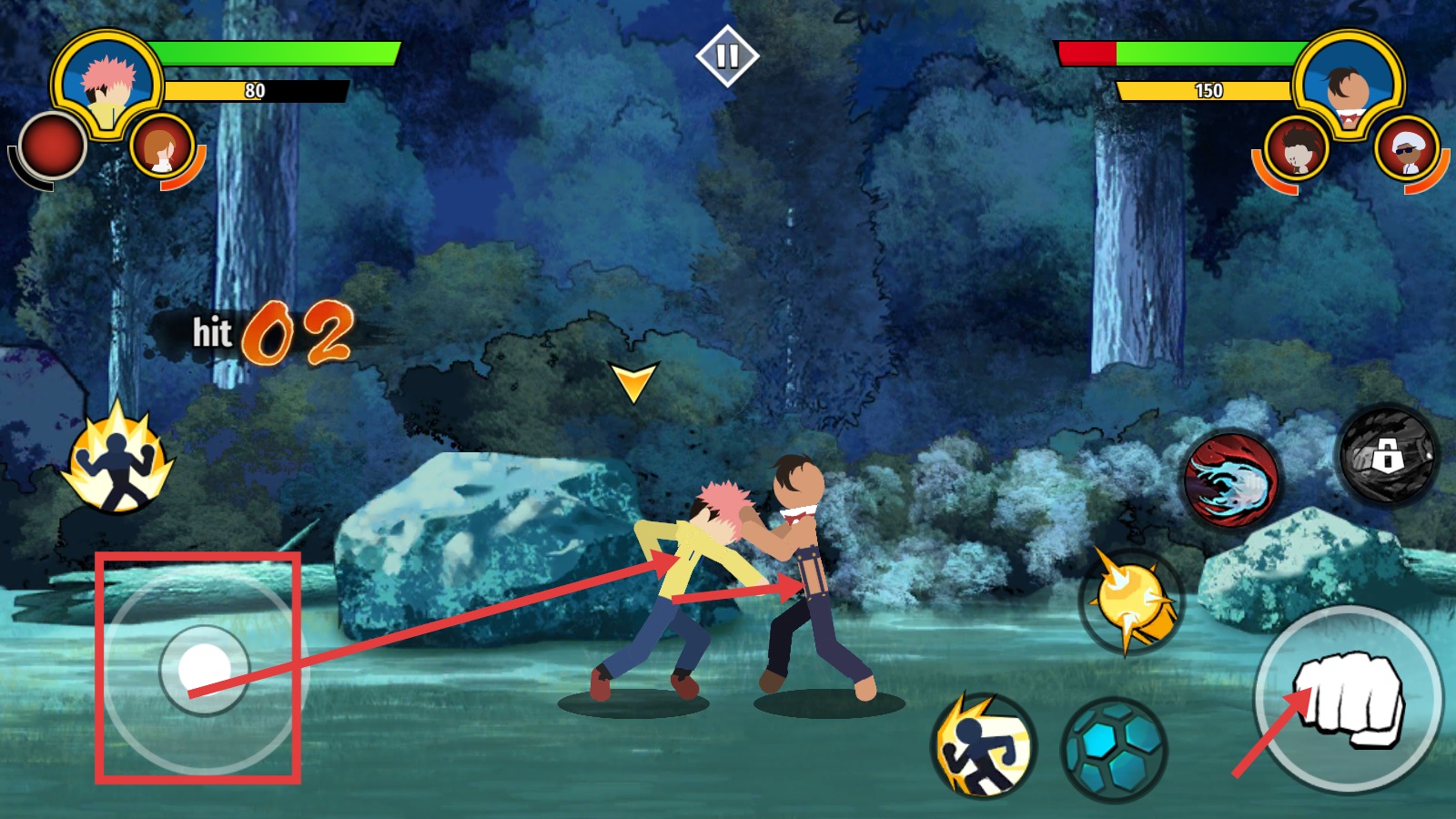Activate the blue dragon skill icon
The width and height of the screenshot is (1456, 819).
point(1231,480)
